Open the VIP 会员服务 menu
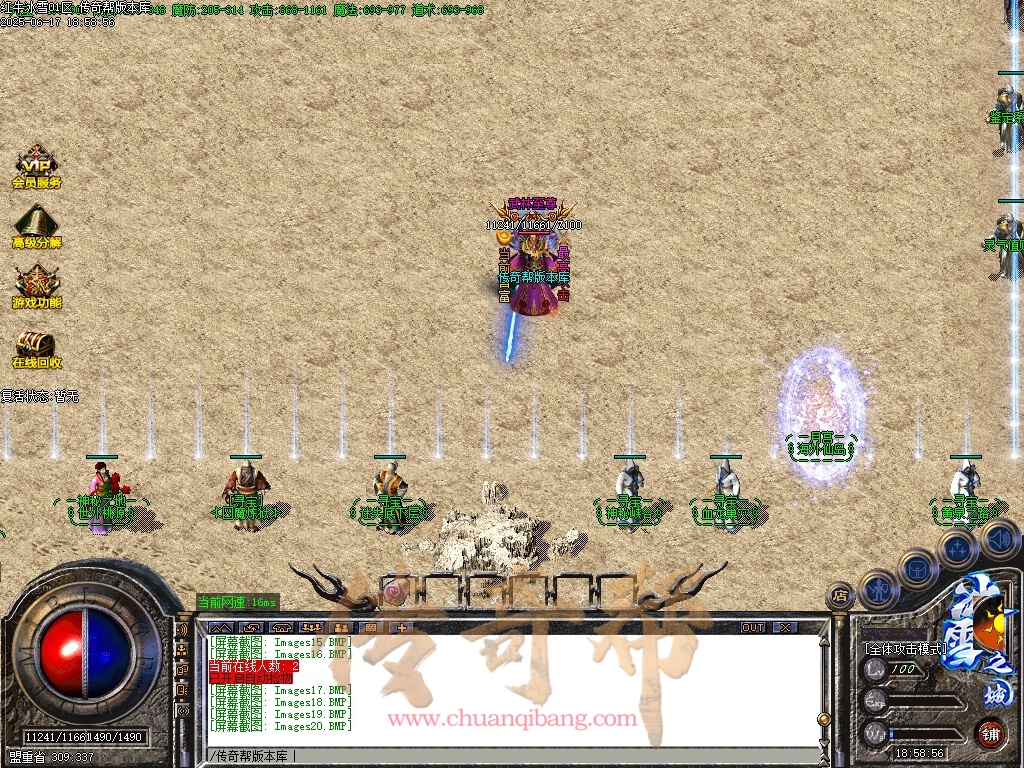This screenshot has height=768, width=1024. (37, 164)
